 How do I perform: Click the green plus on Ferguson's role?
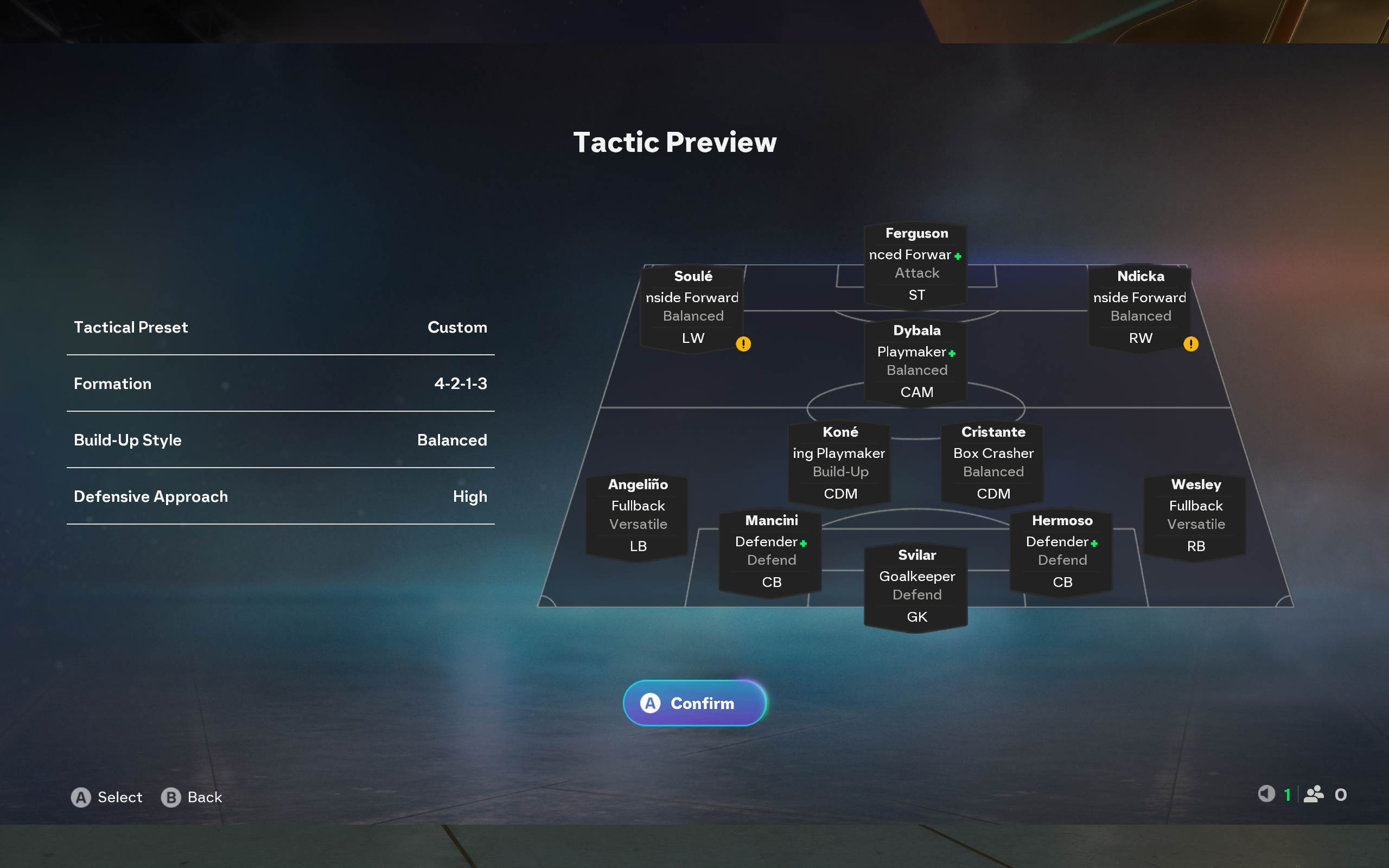coord(957,257)
